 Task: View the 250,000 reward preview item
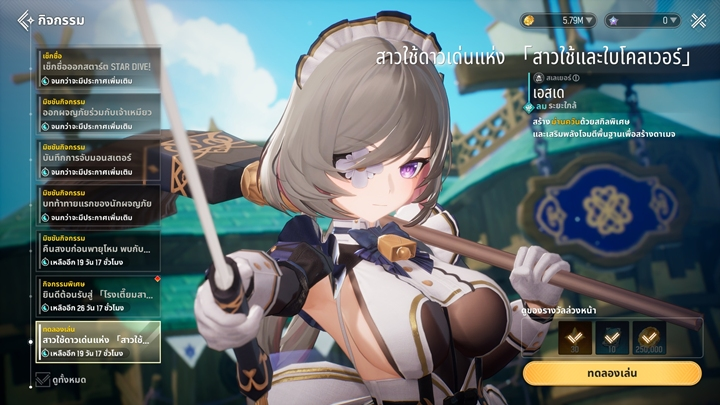pos(649,338)
